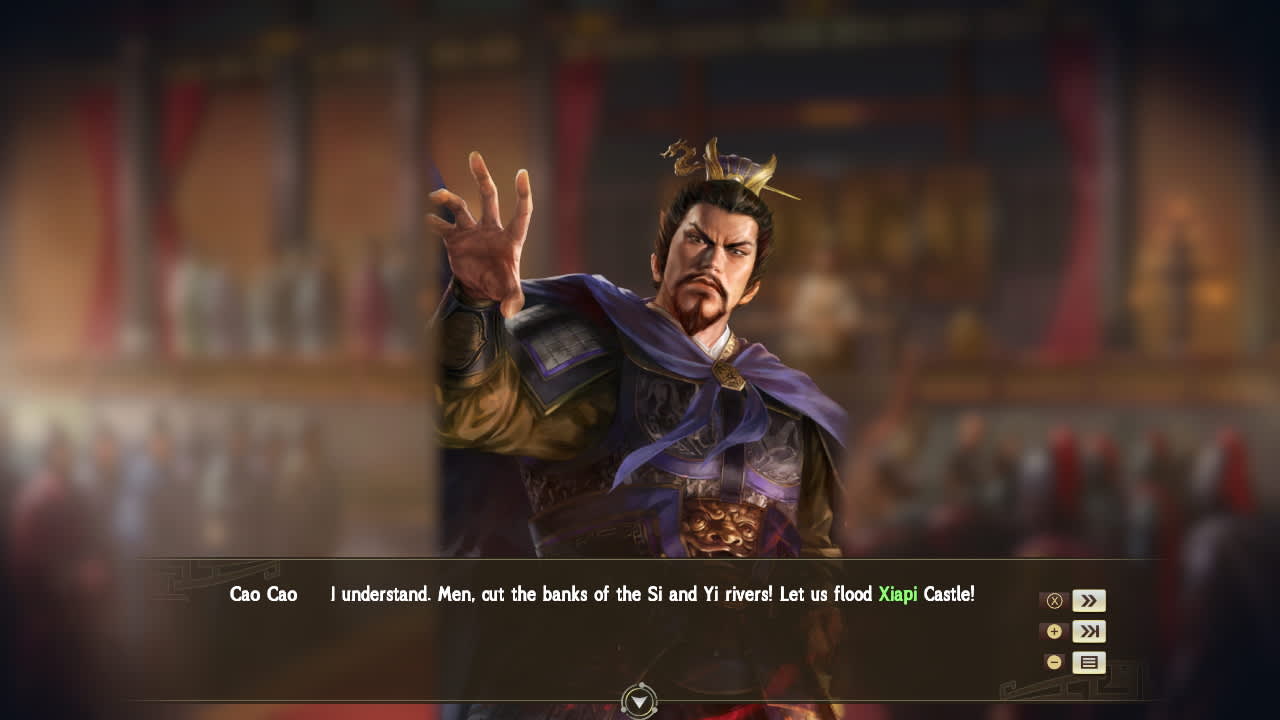Click the circled X button prompt icon
Screen dimensions: 1280x720
1054,600
